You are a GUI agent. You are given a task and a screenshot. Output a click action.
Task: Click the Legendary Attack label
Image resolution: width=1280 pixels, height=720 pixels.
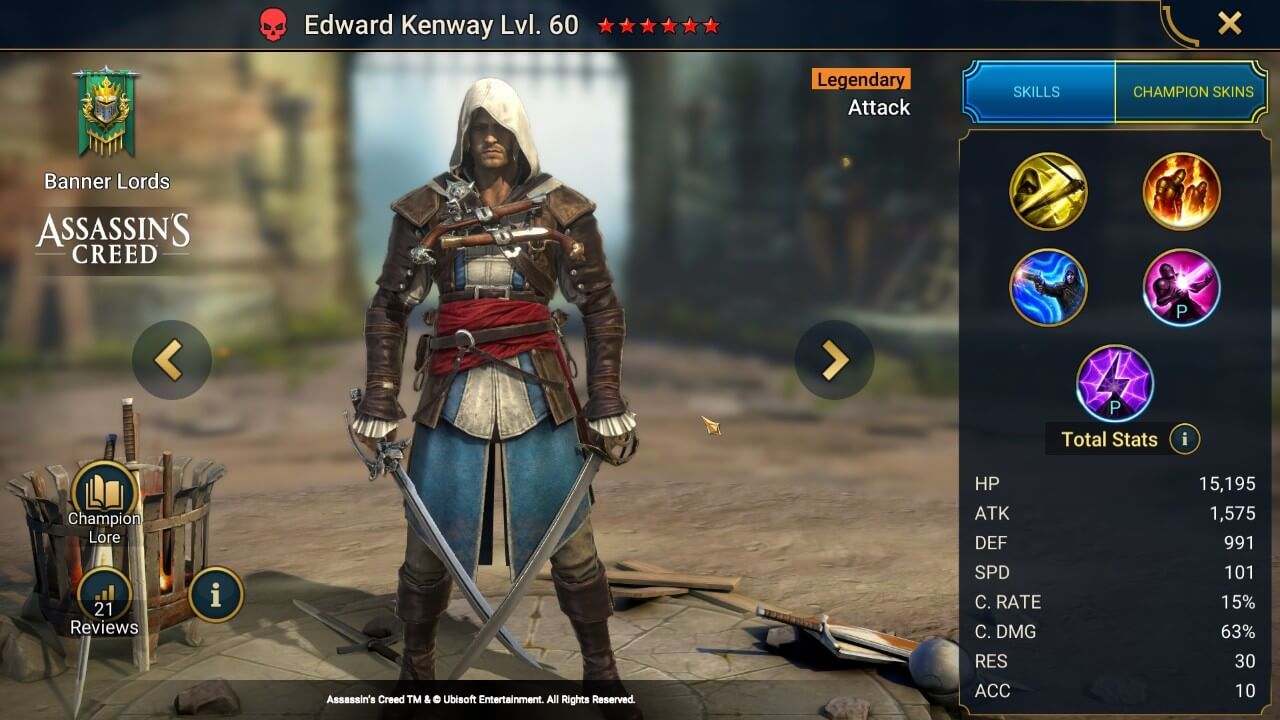[861, 92]
